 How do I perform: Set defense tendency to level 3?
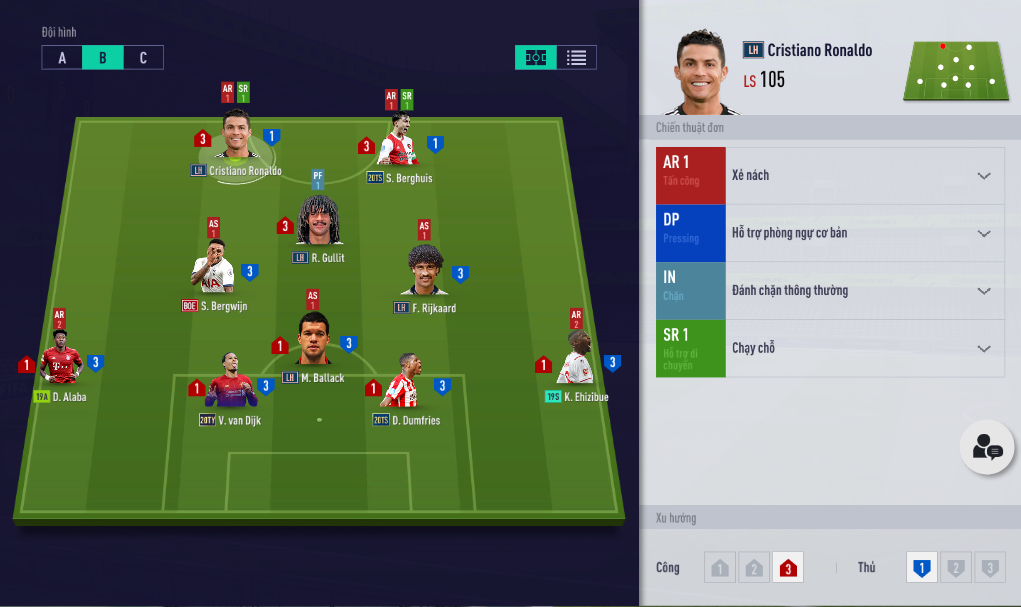990,568
